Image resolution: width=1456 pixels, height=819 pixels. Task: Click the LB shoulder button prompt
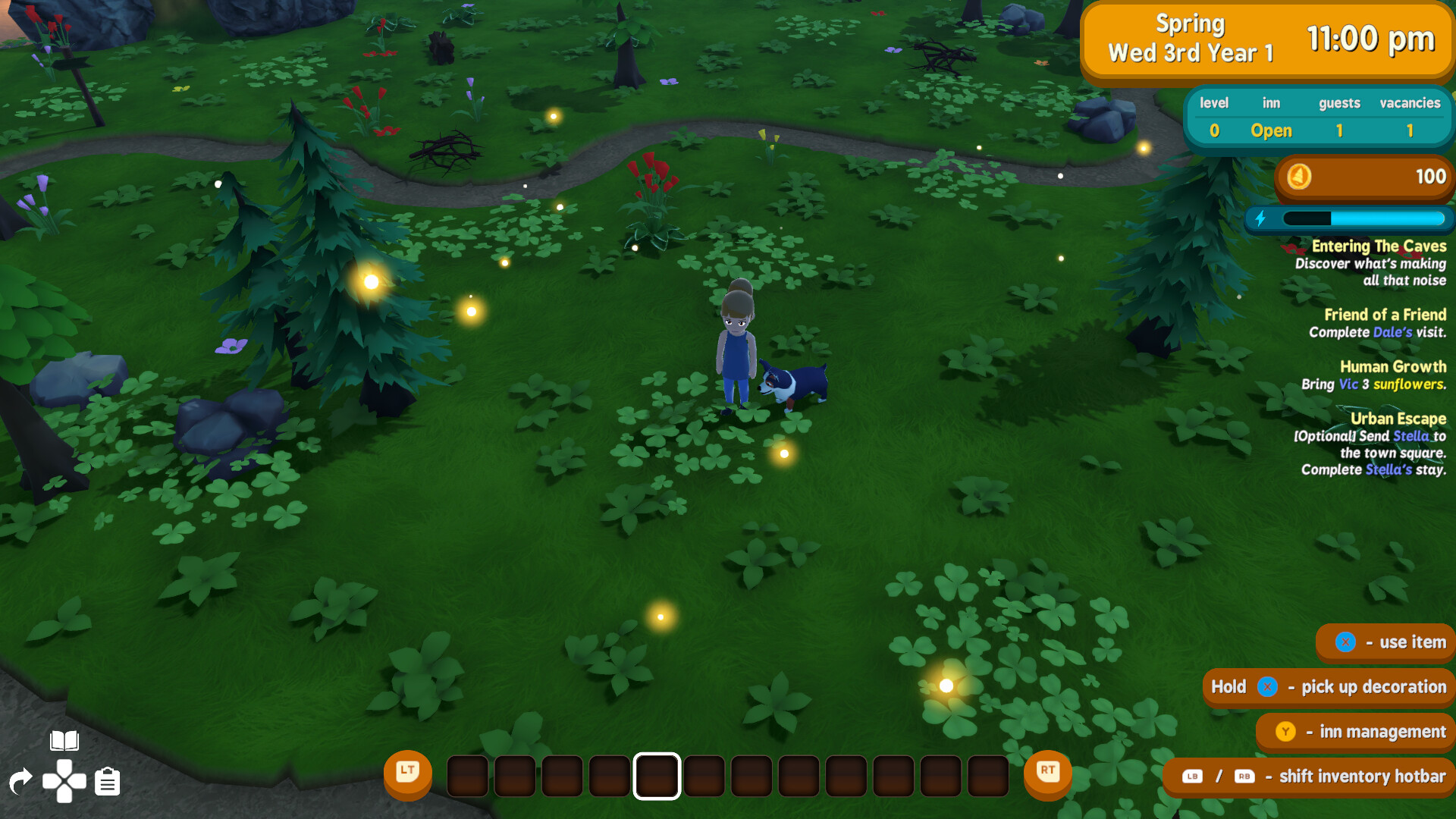[1191, 777]
